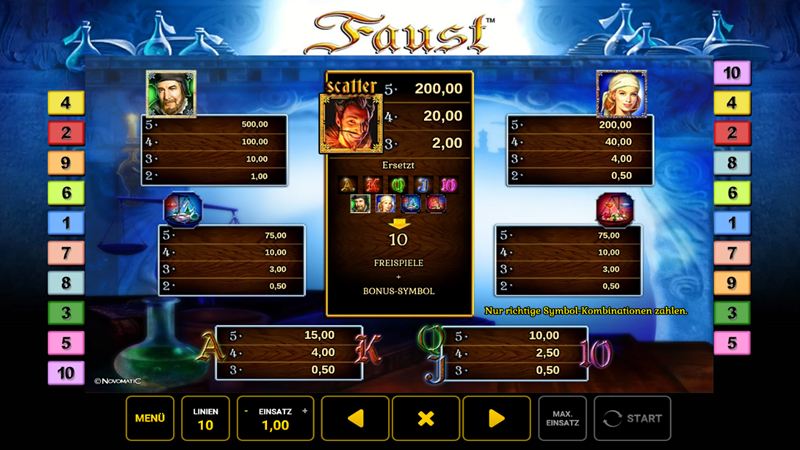This screenshot has height=450, width=800.
Task: Increase Einsatz with the plus sign
Action: 305,410
